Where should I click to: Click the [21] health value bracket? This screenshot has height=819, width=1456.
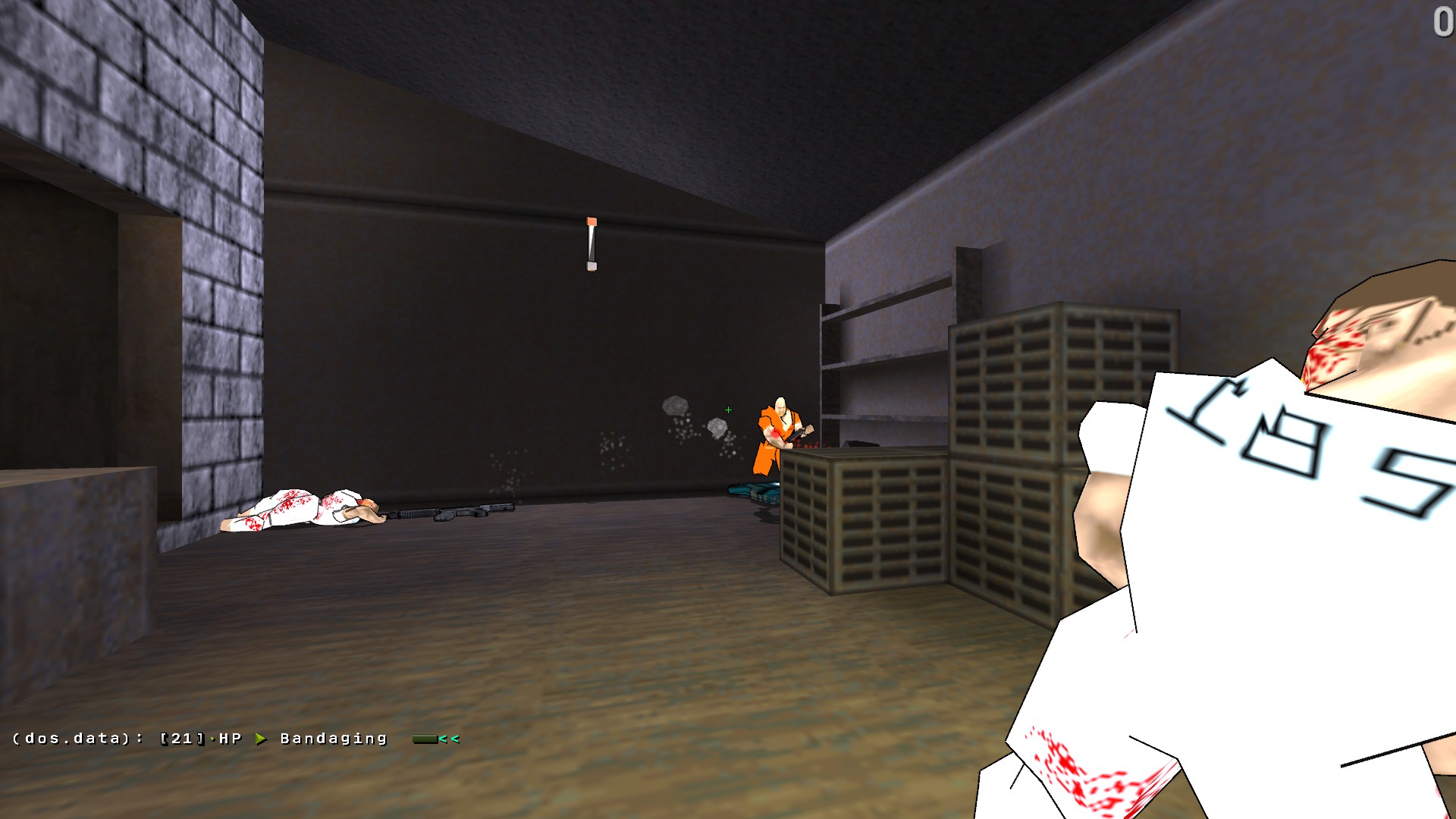[x=180, y=737]
